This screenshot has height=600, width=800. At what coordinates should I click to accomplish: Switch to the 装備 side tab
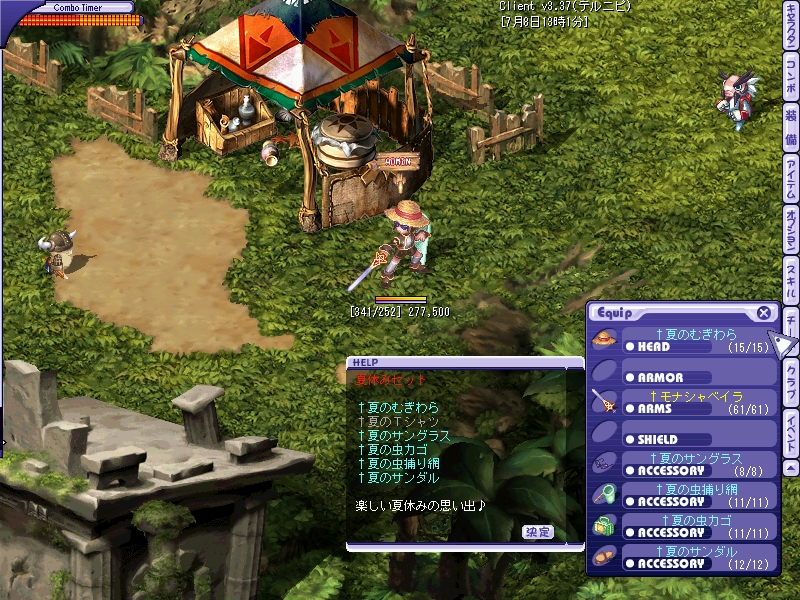tap(790, 123)
